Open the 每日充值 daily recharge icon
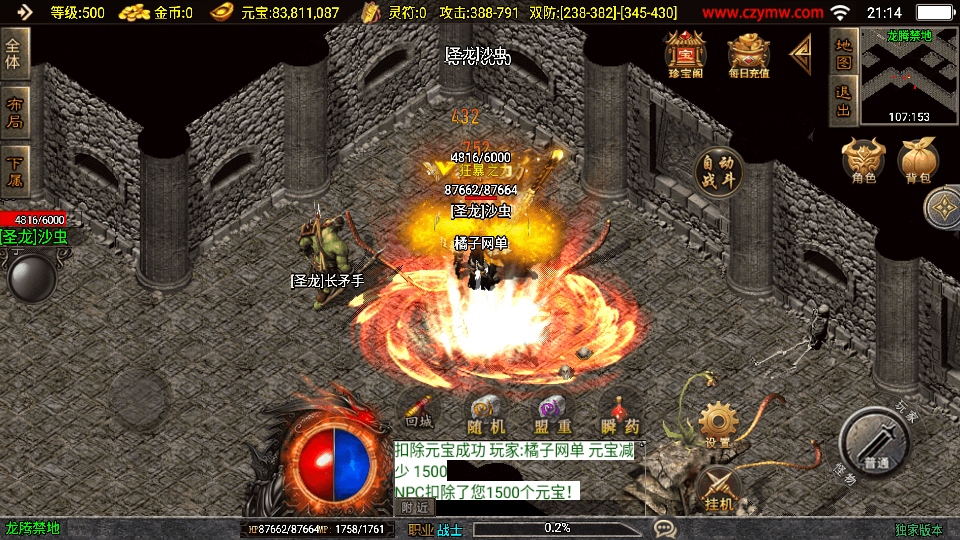 (748, 55)
